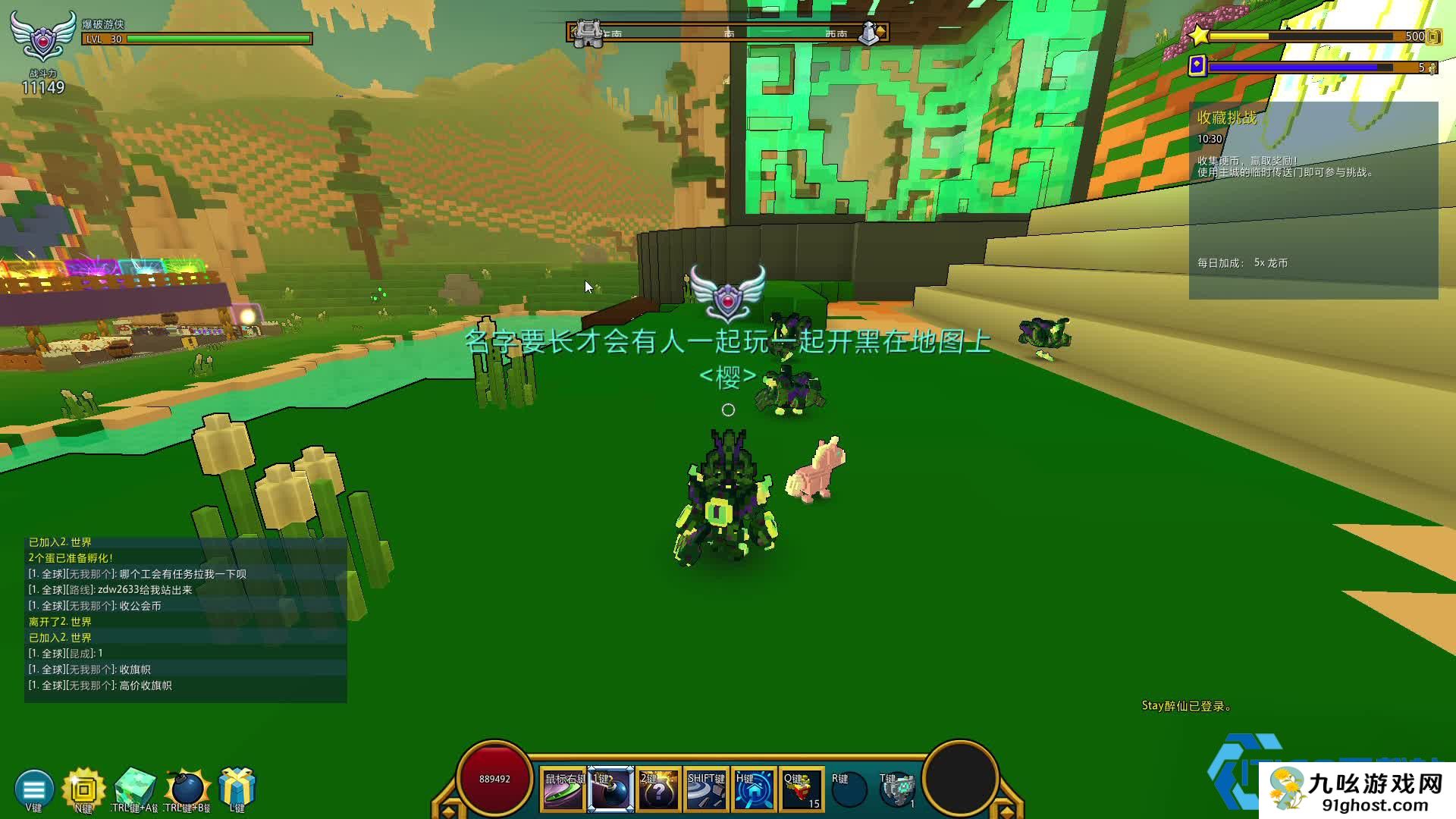This screenshot has height=819, width=1456.
Task: Activate the mystery bomb ability in slot 2
Action: 658,790
